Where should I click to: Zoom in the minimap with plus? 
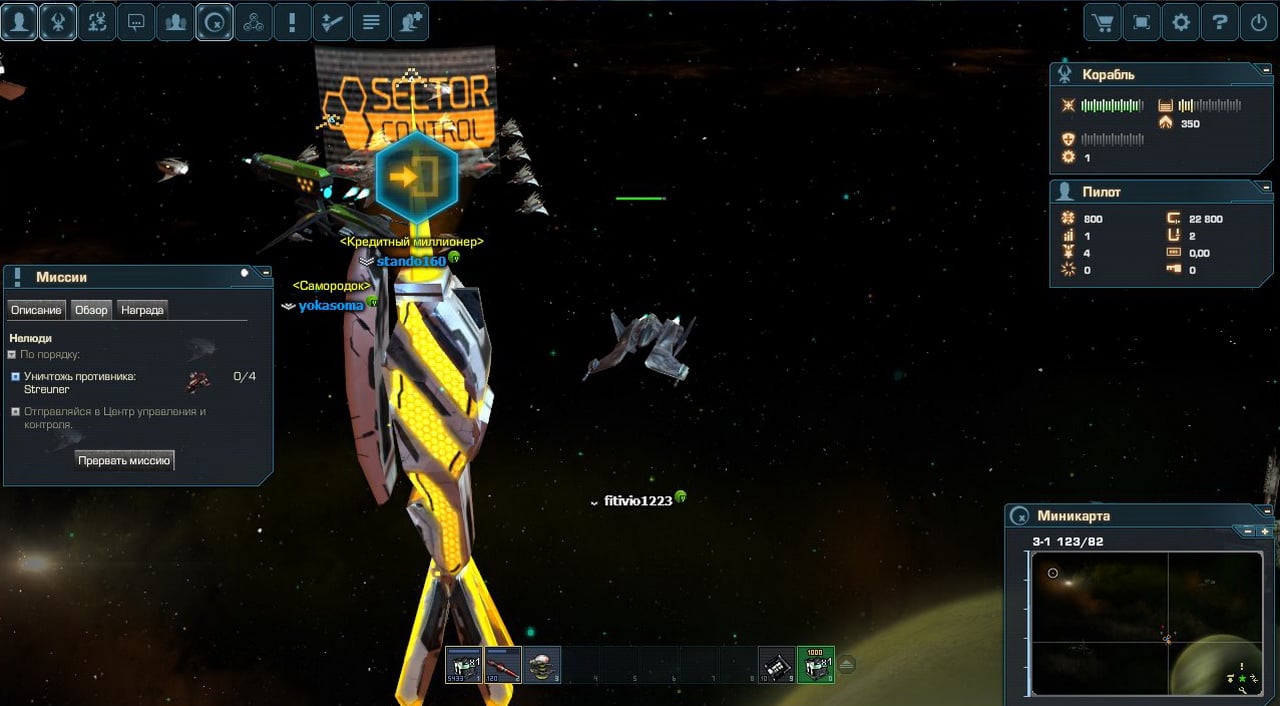point(1265,532)
